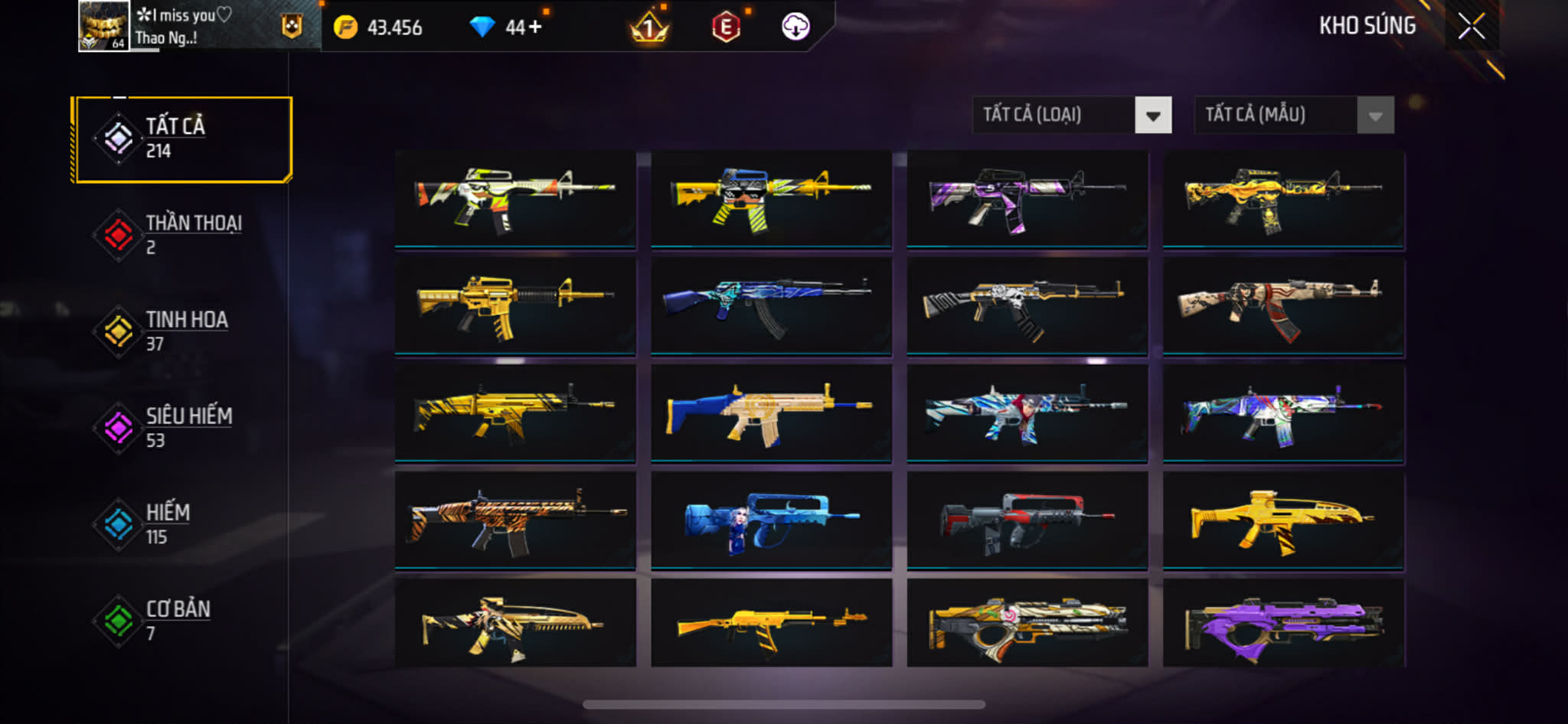Choose the purple M4A1 skin tile
This screenshot has height=724, width=1568.
[x=1027, y=199]
